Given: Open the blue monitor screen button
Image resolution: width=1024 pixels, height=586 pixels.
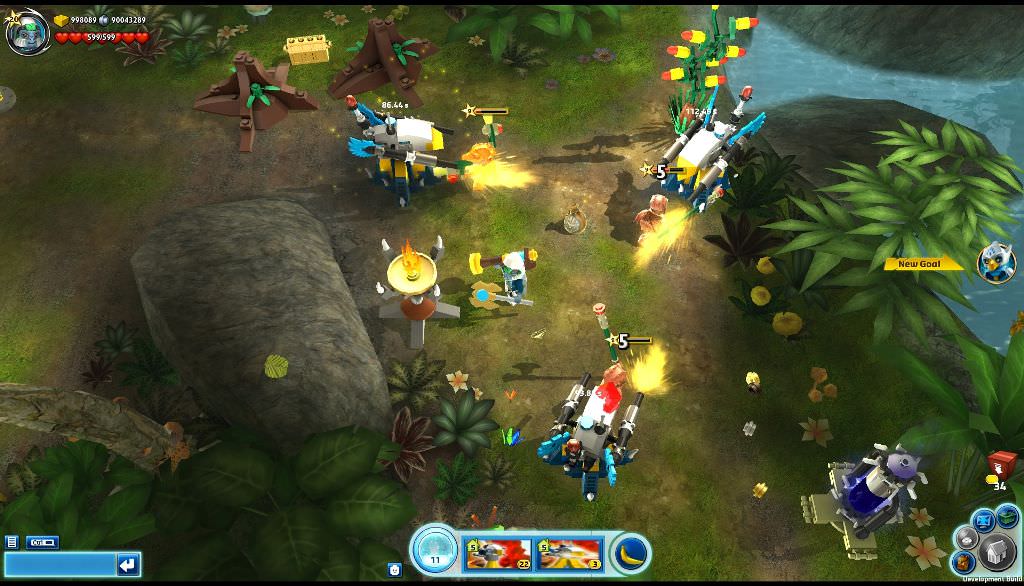Looking at the screenshot, I should pos(982,519).
